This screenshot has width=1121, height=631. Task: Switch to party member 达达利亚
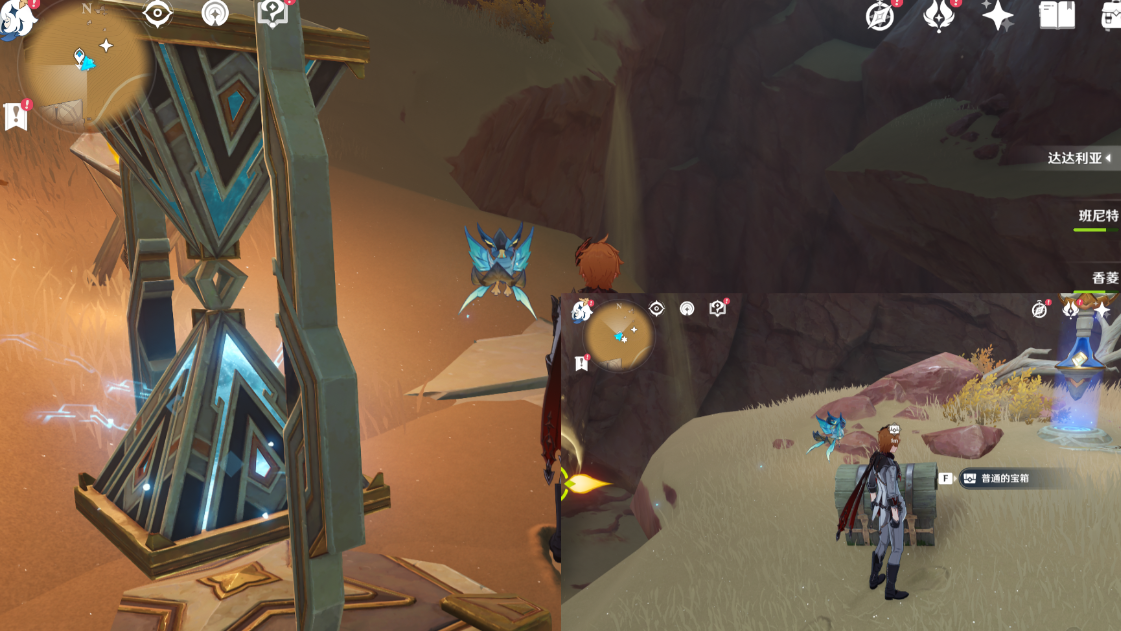coord(1075,159)
